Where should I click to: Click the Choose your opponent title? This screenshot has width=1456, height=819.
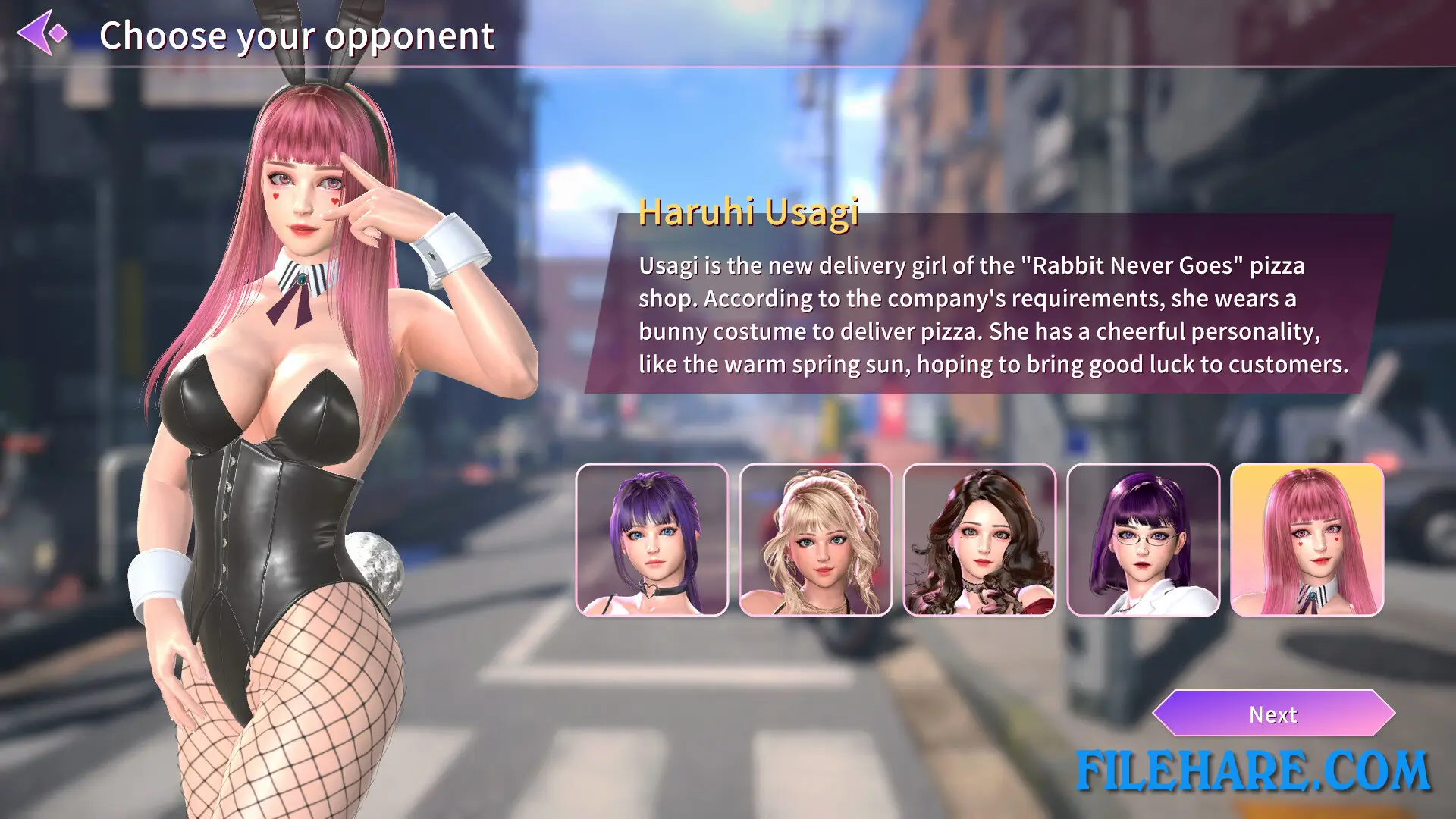297,35
